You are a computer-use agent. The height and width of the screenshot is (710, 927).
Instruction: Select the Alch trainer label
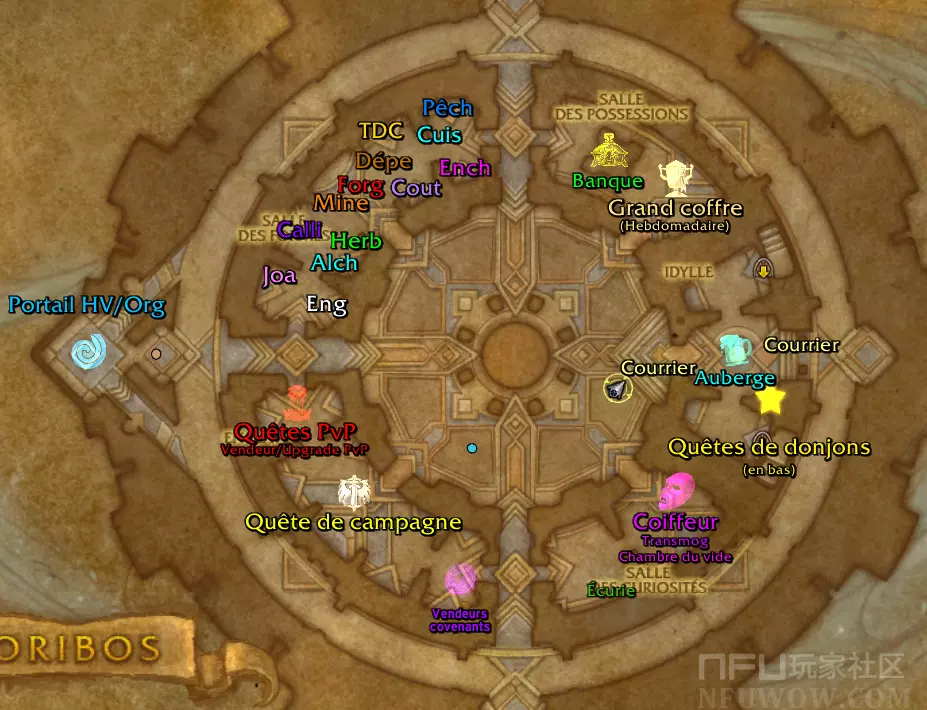[334, 263]
